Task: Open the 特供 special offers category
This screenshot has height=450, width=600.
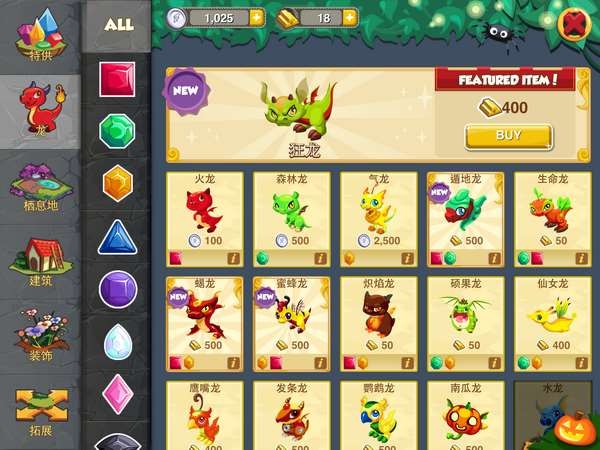Action: coord(40,38)
